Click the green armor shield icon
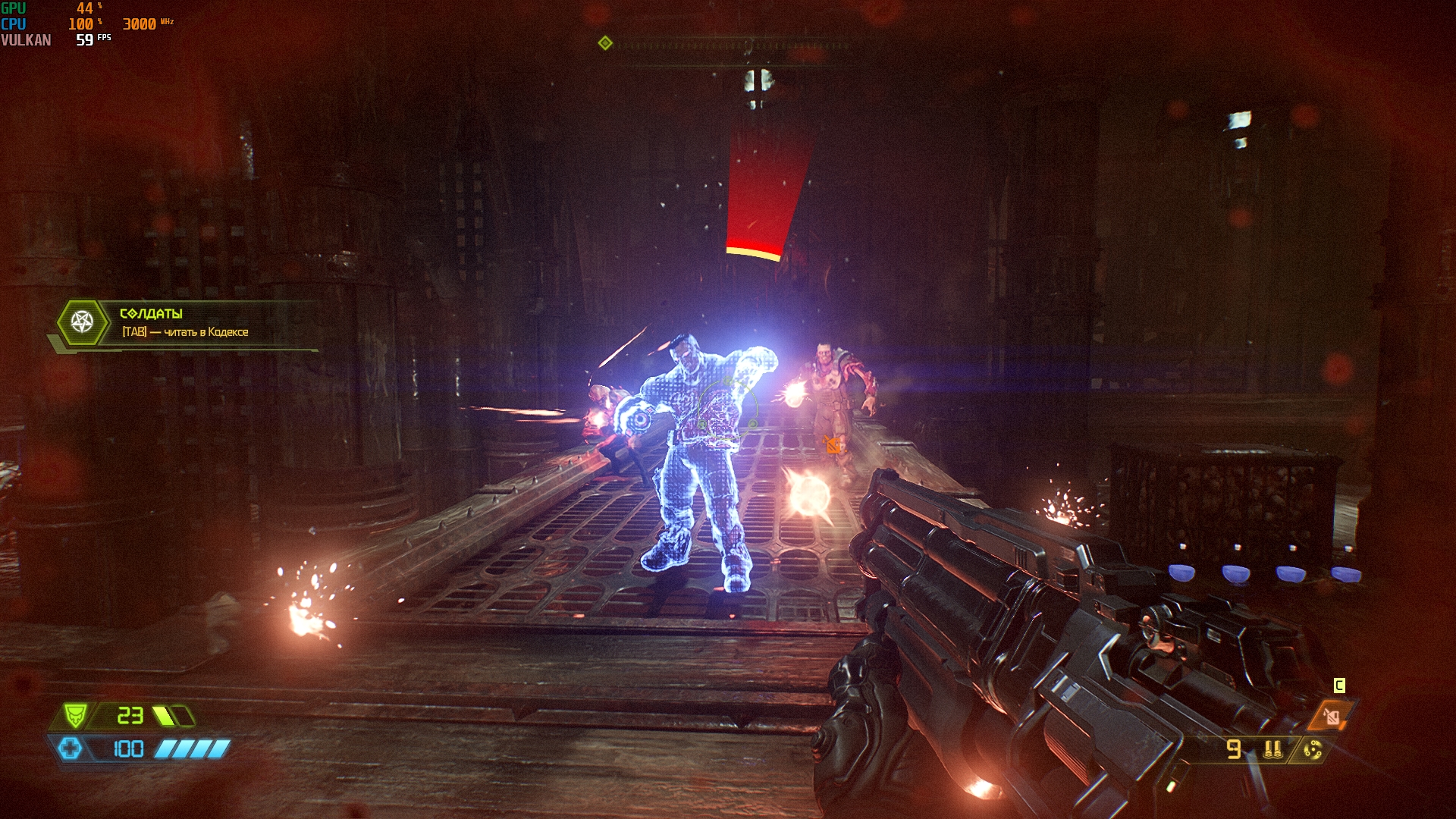Viewport: 1456px width, 819px height. tap(74, 715)
